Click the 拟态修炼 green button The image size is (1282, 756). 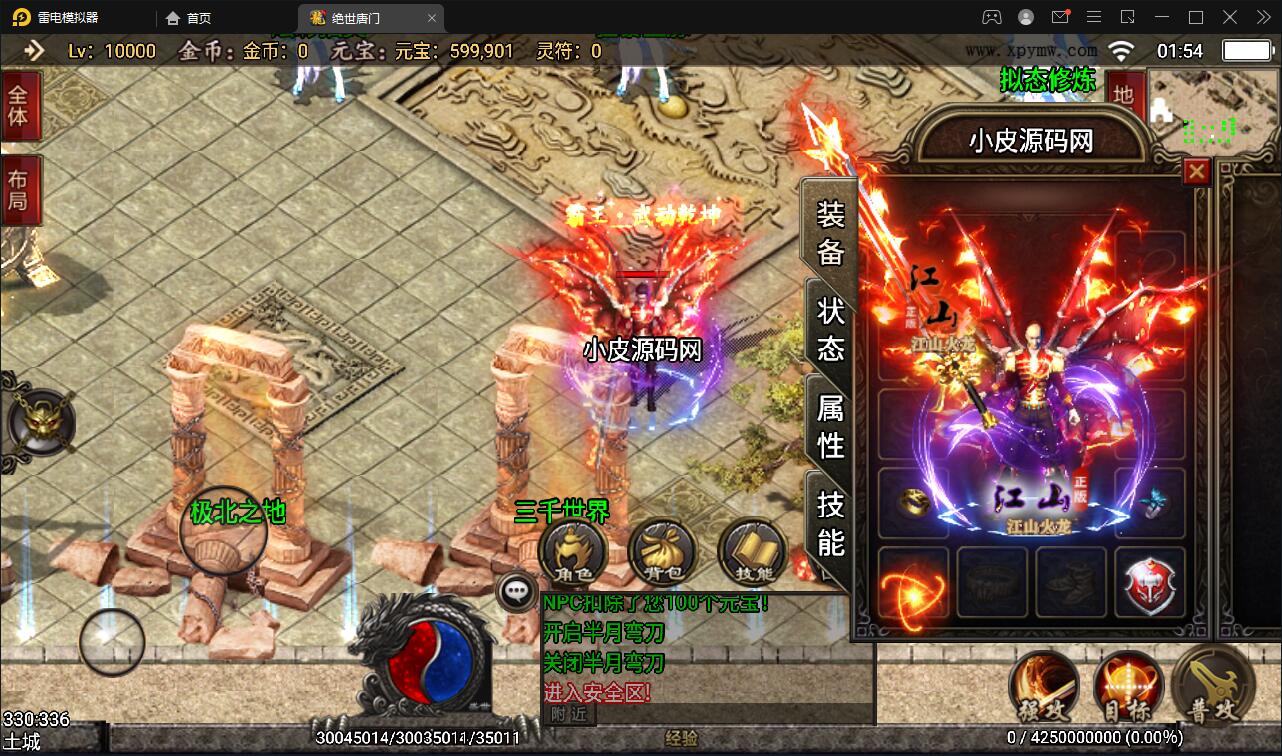[x=1046, y=79]
